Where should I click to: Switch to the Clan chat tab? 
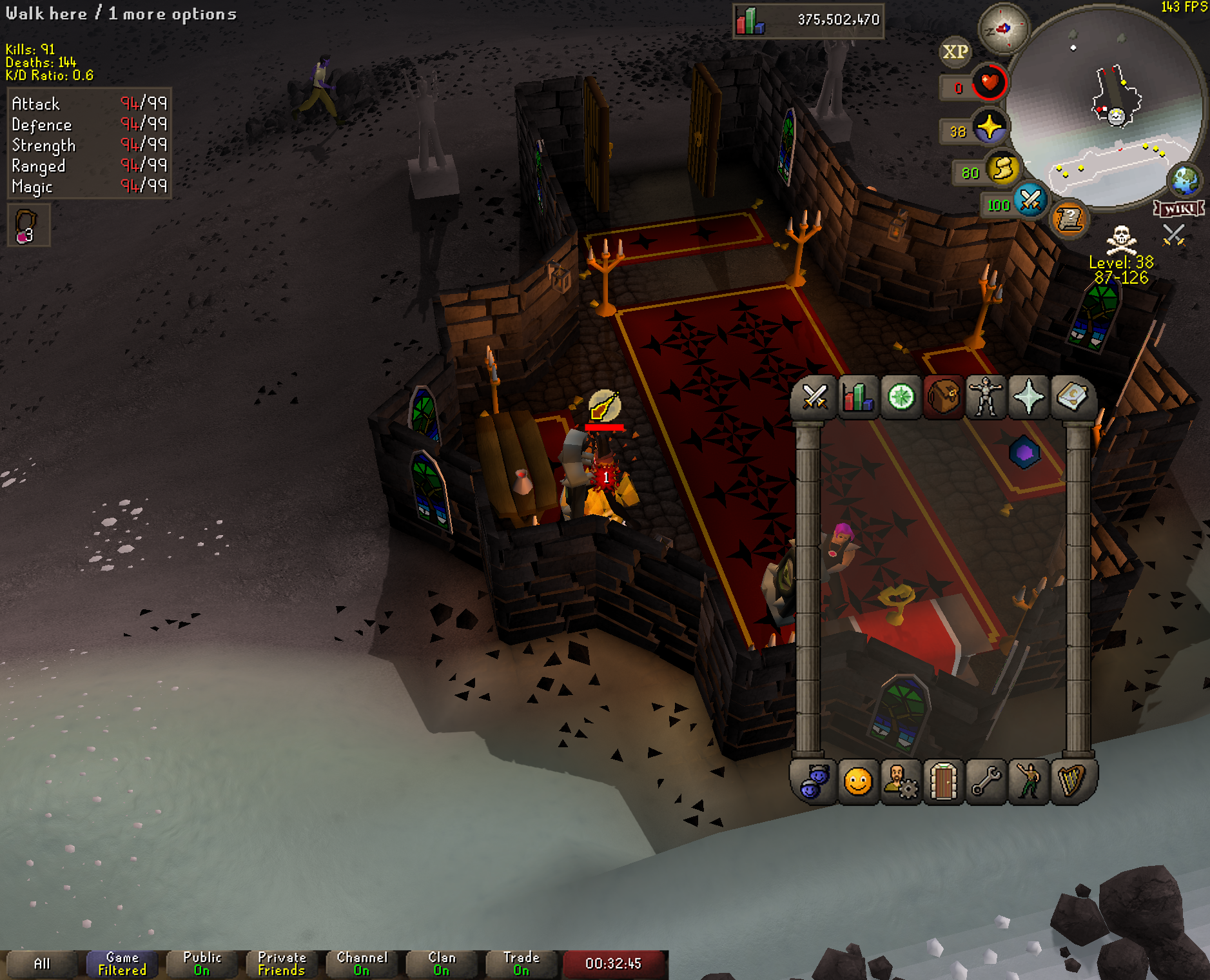click(442, 964)
